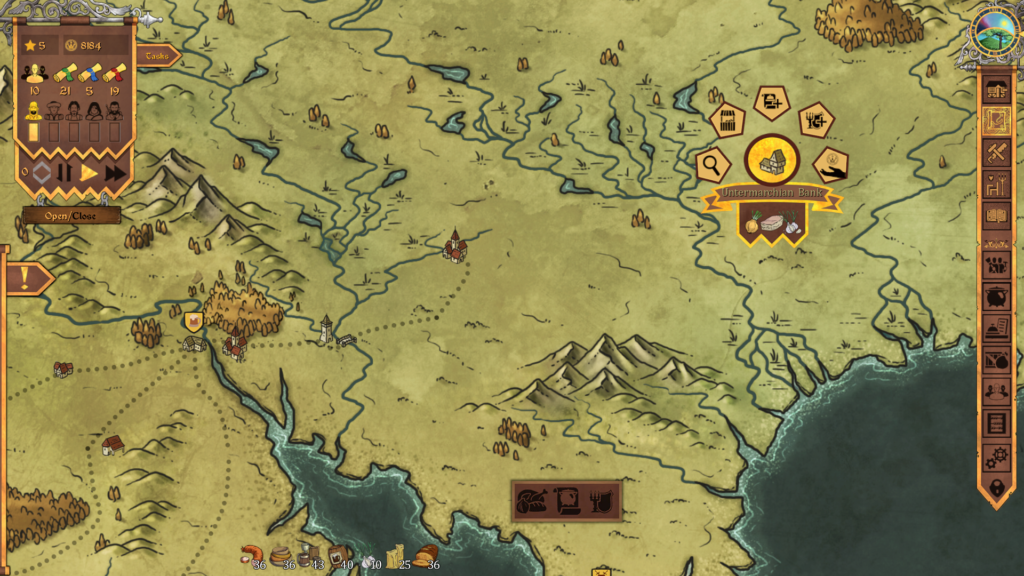Activate fast-forward speed

[x=116, y=173]
